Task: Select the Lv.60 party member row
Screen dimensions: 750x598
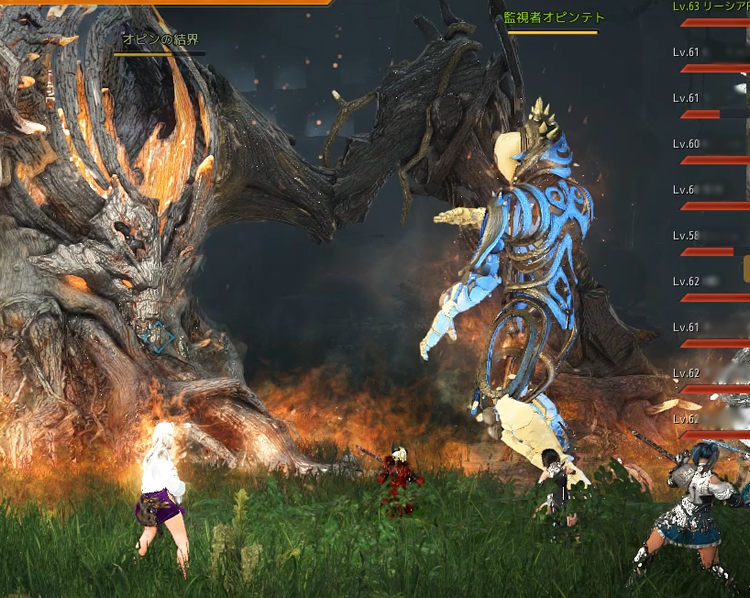Action: point(711,151)
